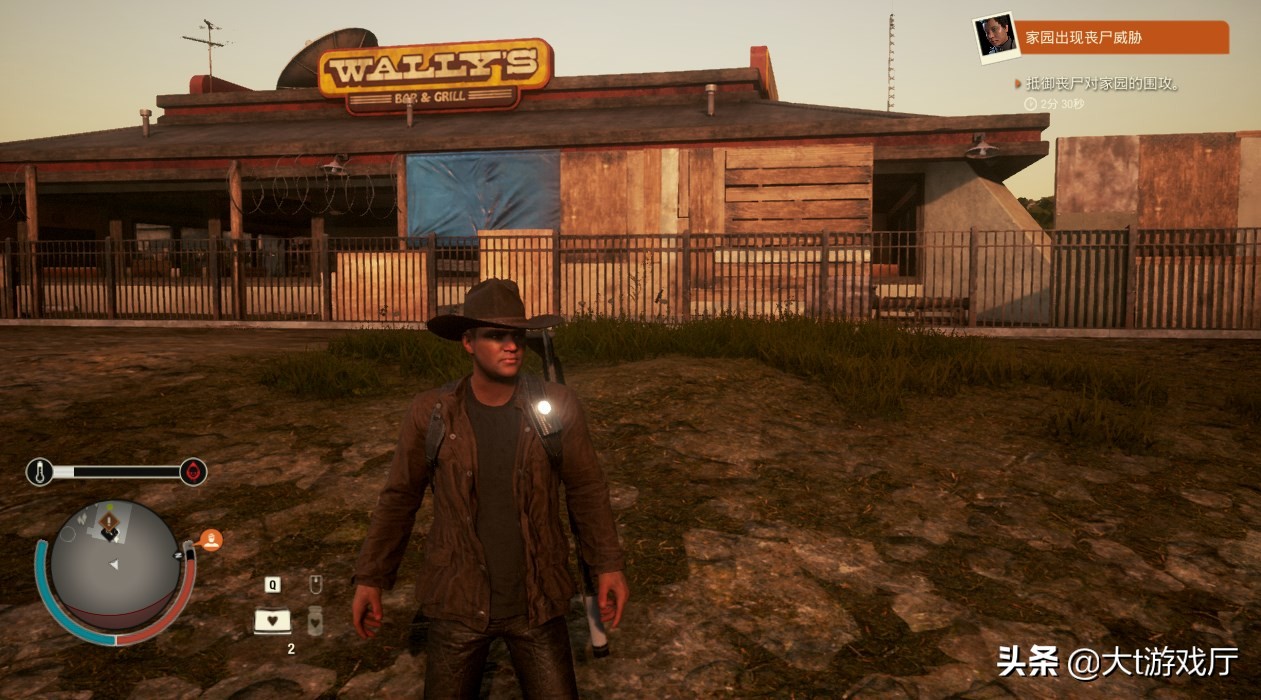
Task: Click the red zombie head gauge icon
Action: tap(193, 471)
